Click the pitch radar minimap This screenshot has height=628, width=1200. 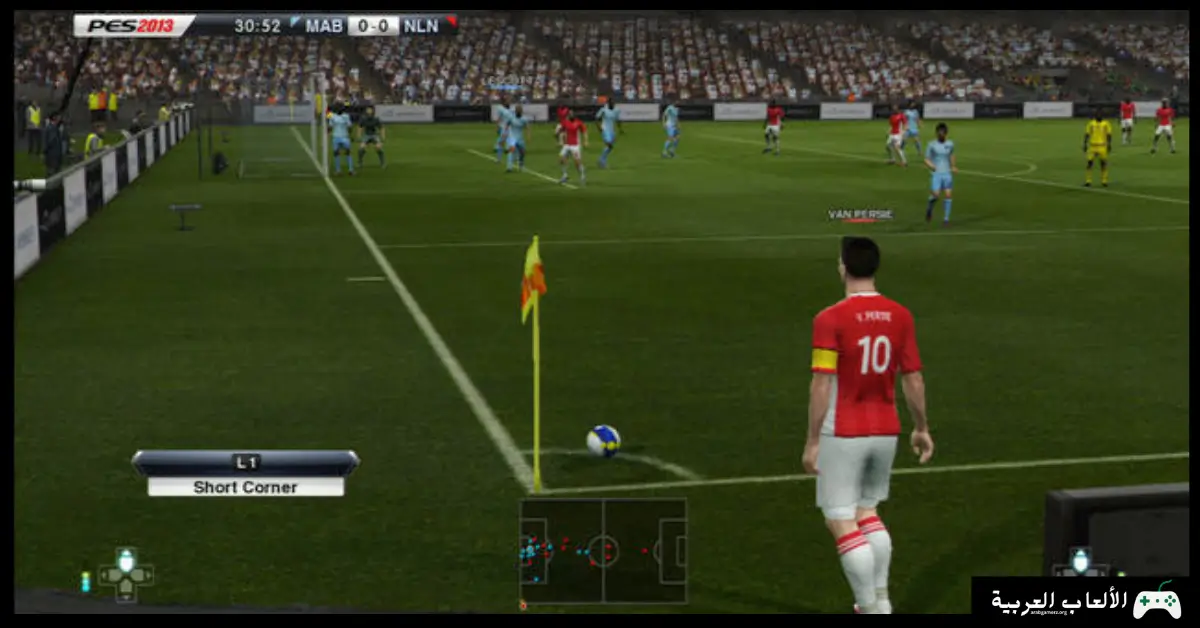pos(603,550)
